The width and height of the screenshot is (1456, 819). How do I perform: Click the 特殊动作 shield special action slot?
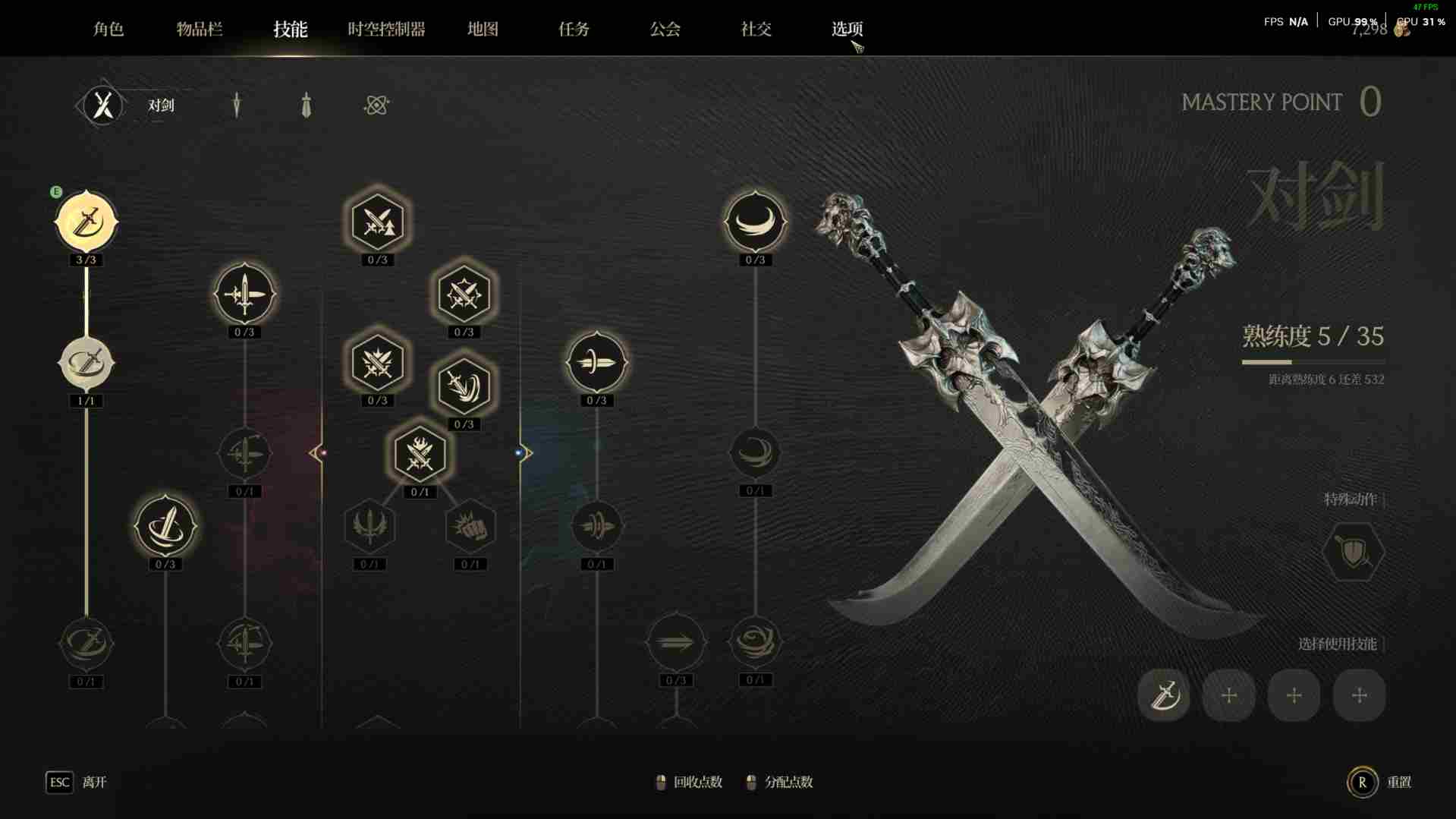tap(1353, 552)
